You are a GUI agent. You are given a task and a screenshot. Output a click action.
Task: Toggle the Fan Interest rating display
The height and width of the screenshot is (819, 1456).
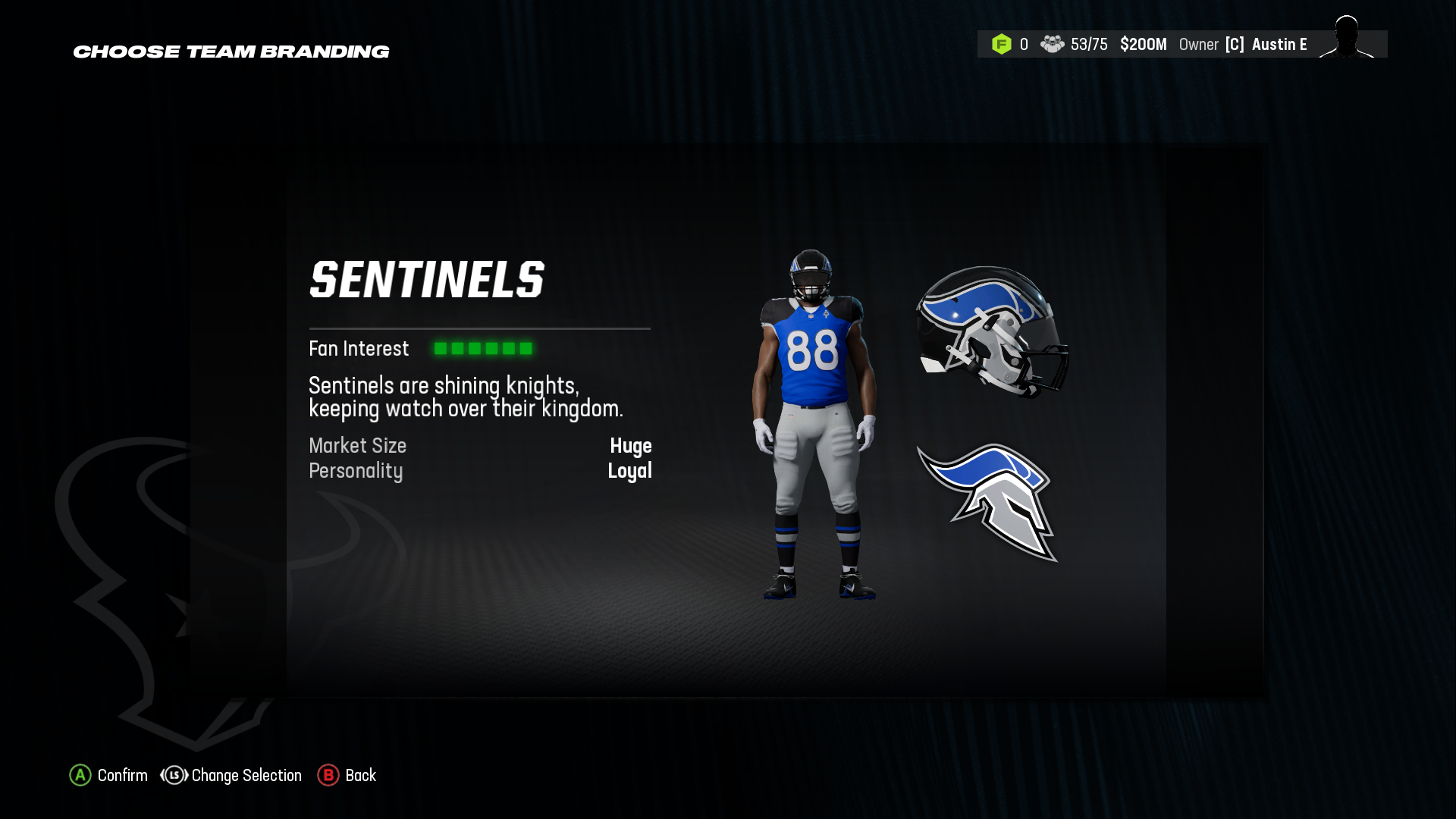coord(484,349)
